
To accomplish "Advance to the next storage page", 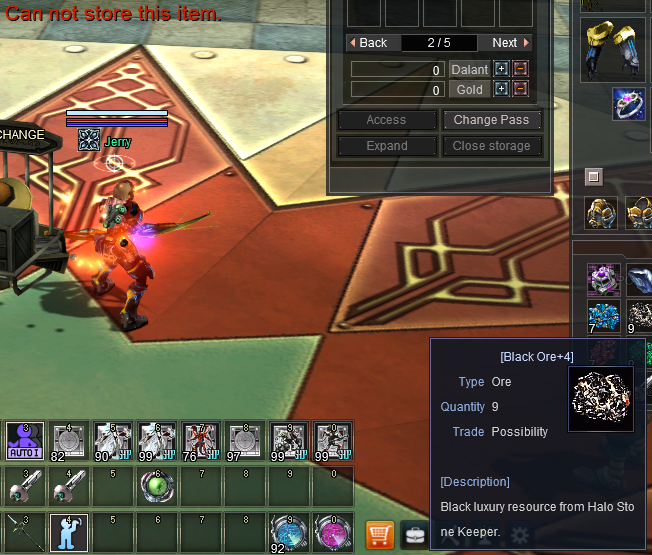I will click(x=510, y=43).
